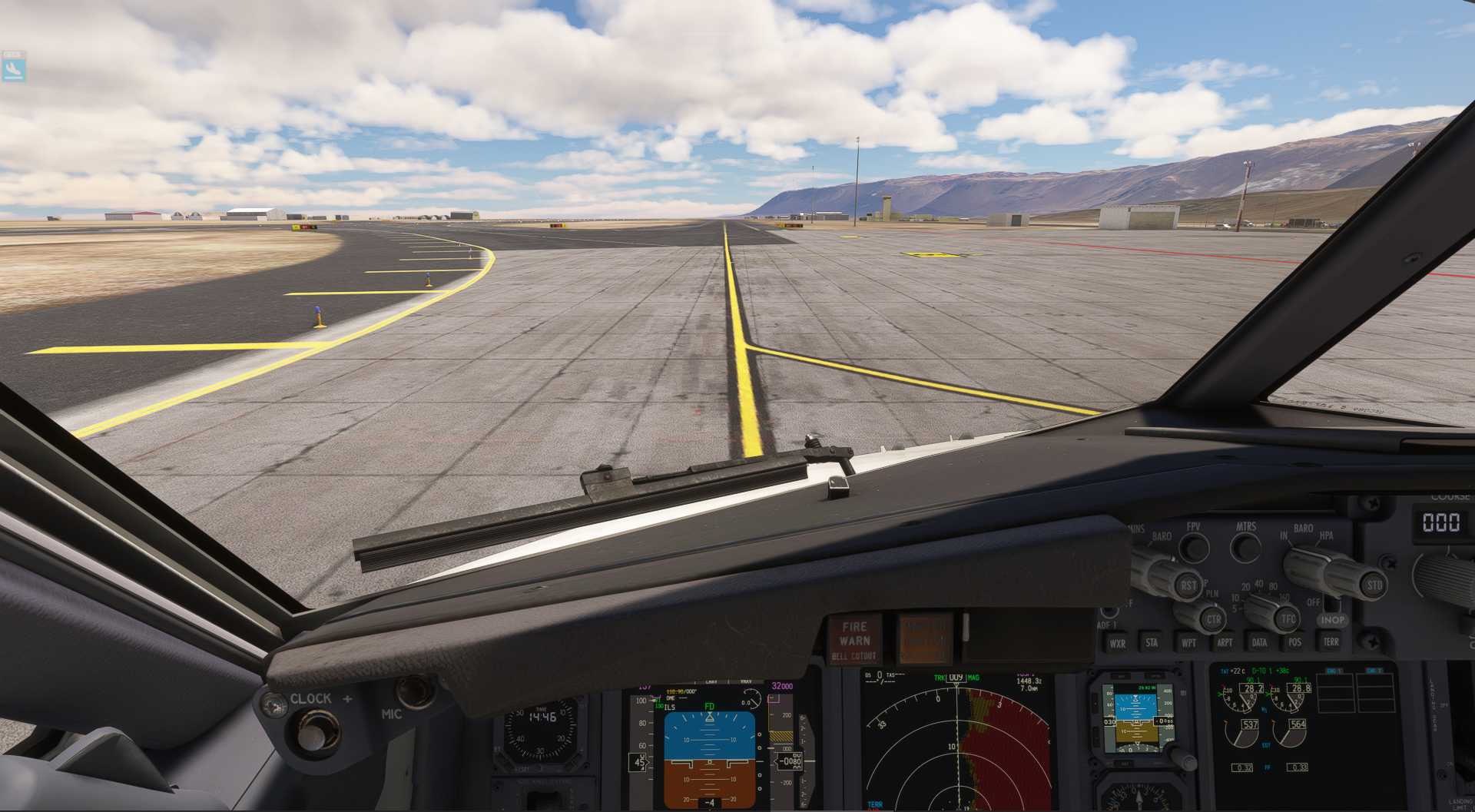This screenshot has width=1475, height=812.
Task: Push the FIRE WARN bell cutout light
Action: point(854,639)
